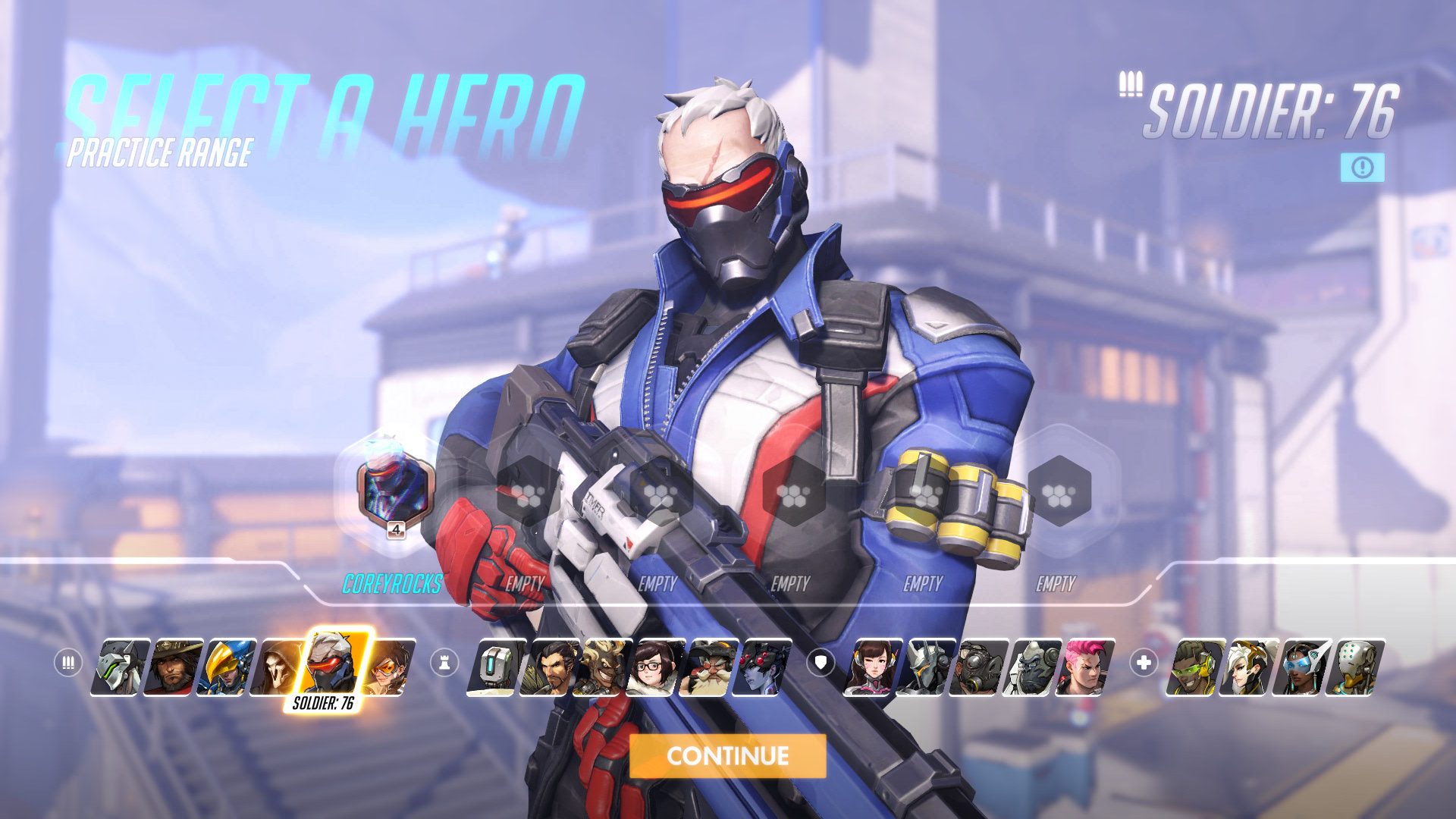Choose Roadhog hero portrait
Screen dimensions: 1456x819
(978, 667)
